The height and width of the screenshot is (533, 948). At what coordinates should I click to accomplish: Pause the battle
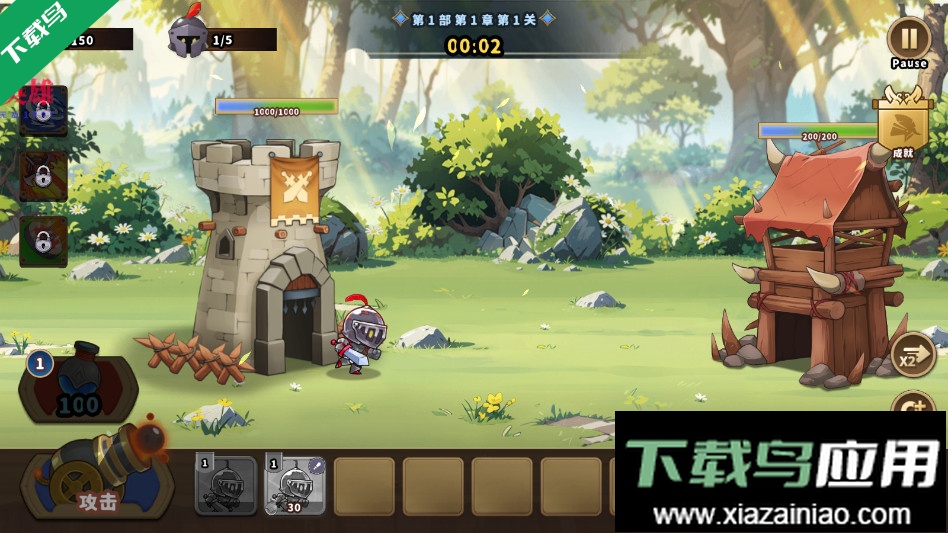pos(908,41)
